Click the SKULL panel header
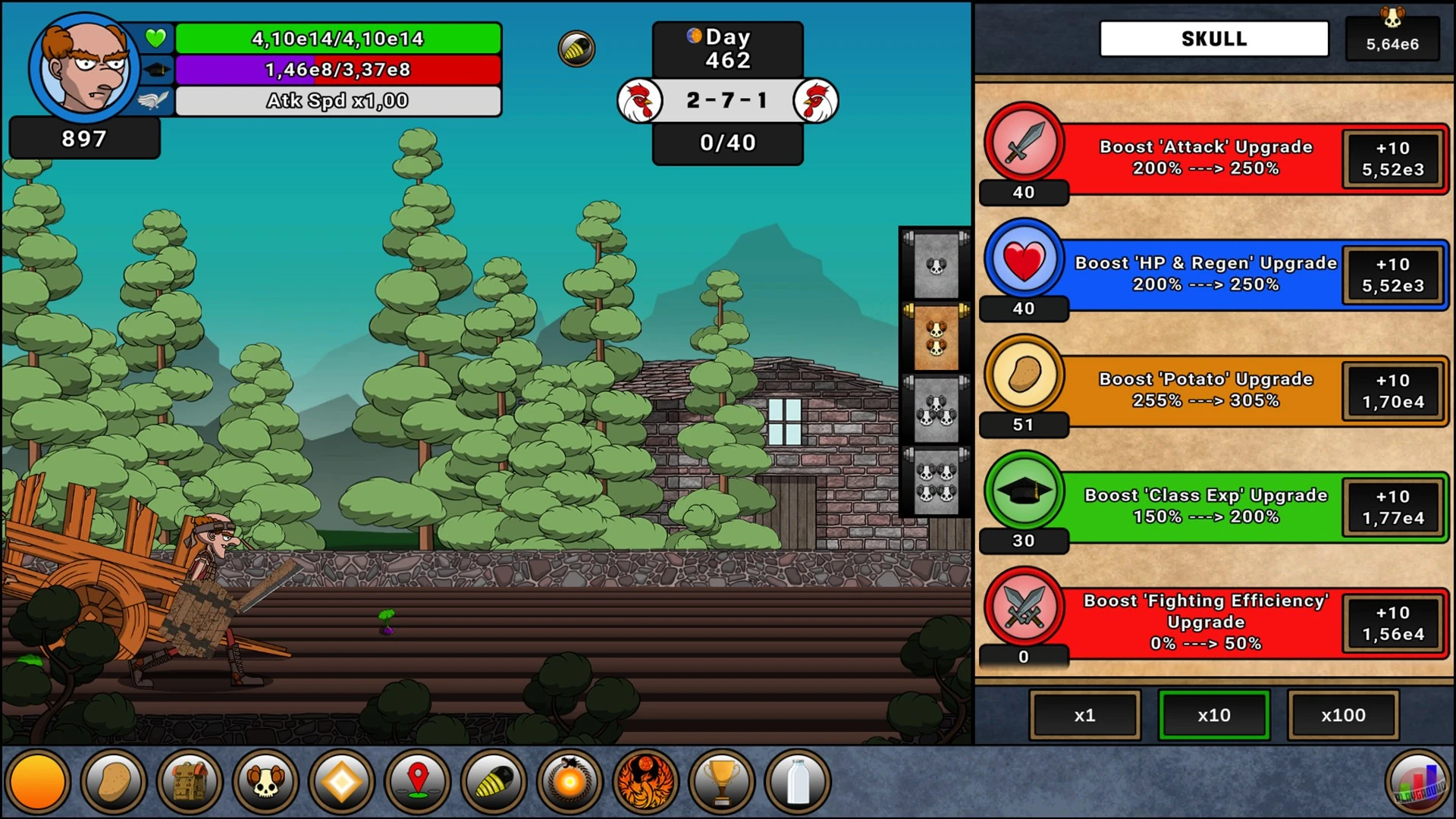The height and width of the screenshot is (819, 1456). tap(1213, 38)
